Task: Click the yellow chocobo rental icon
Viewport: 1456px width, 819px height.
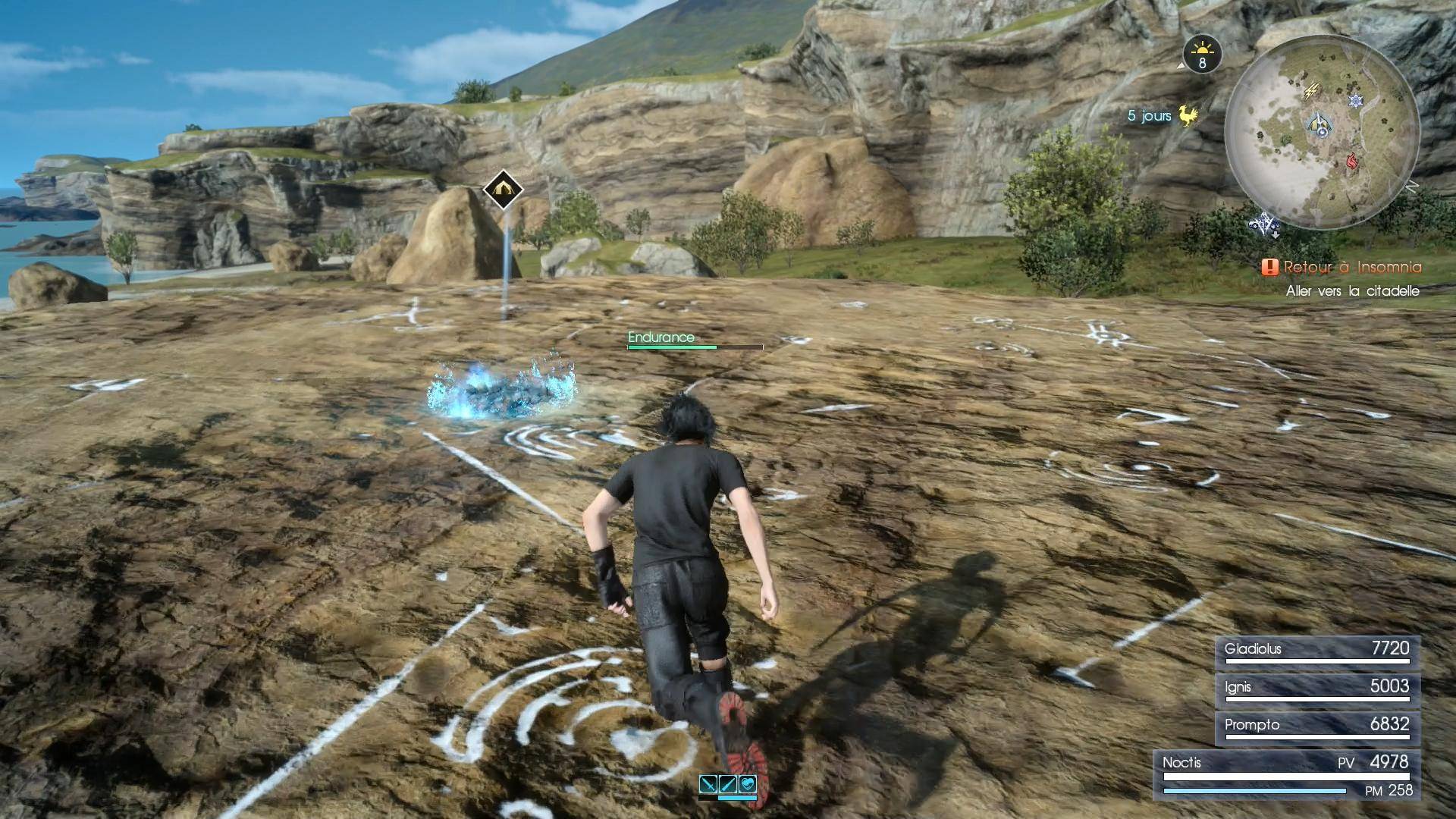Action: (1188, 115)
